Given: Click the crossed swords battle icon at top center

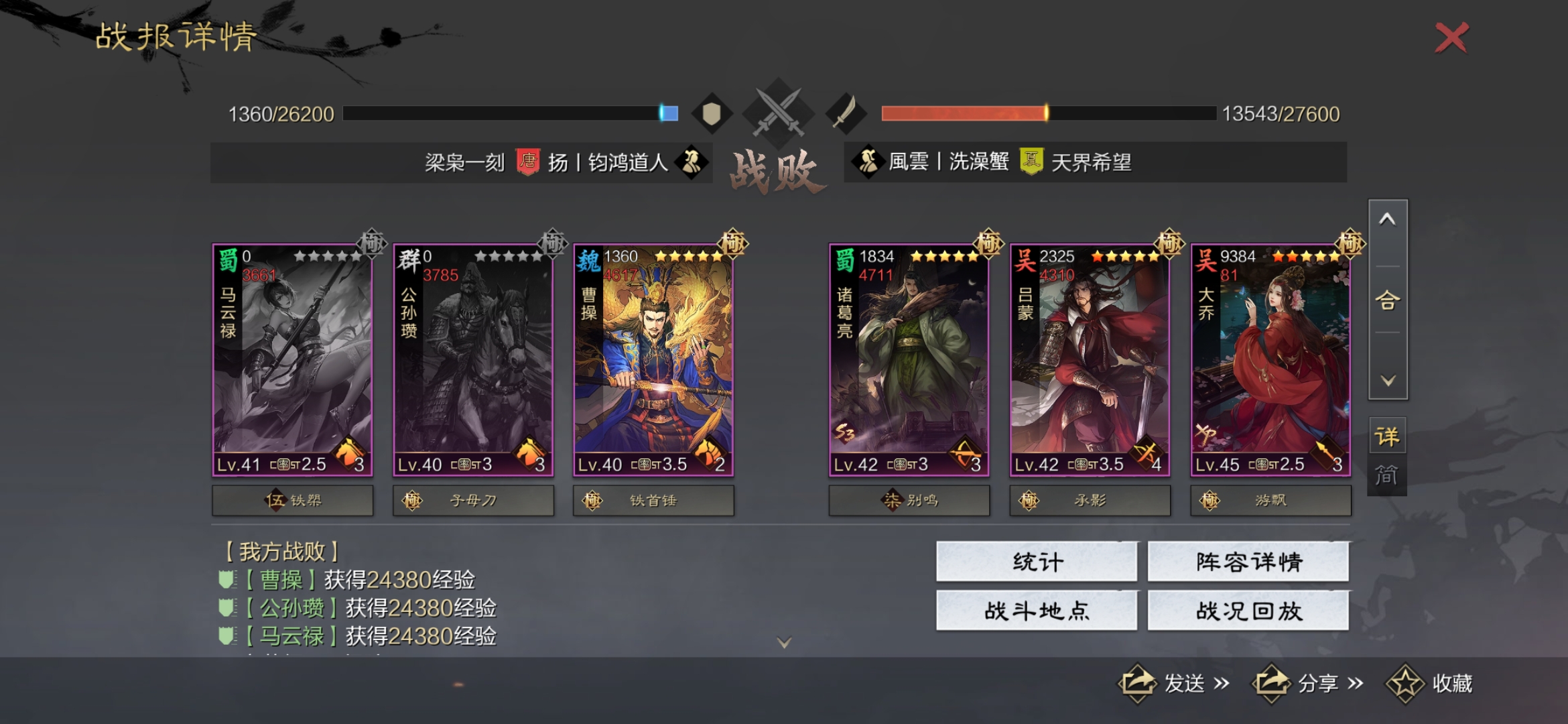Looking at the screenshot, I should coord(779,111).
